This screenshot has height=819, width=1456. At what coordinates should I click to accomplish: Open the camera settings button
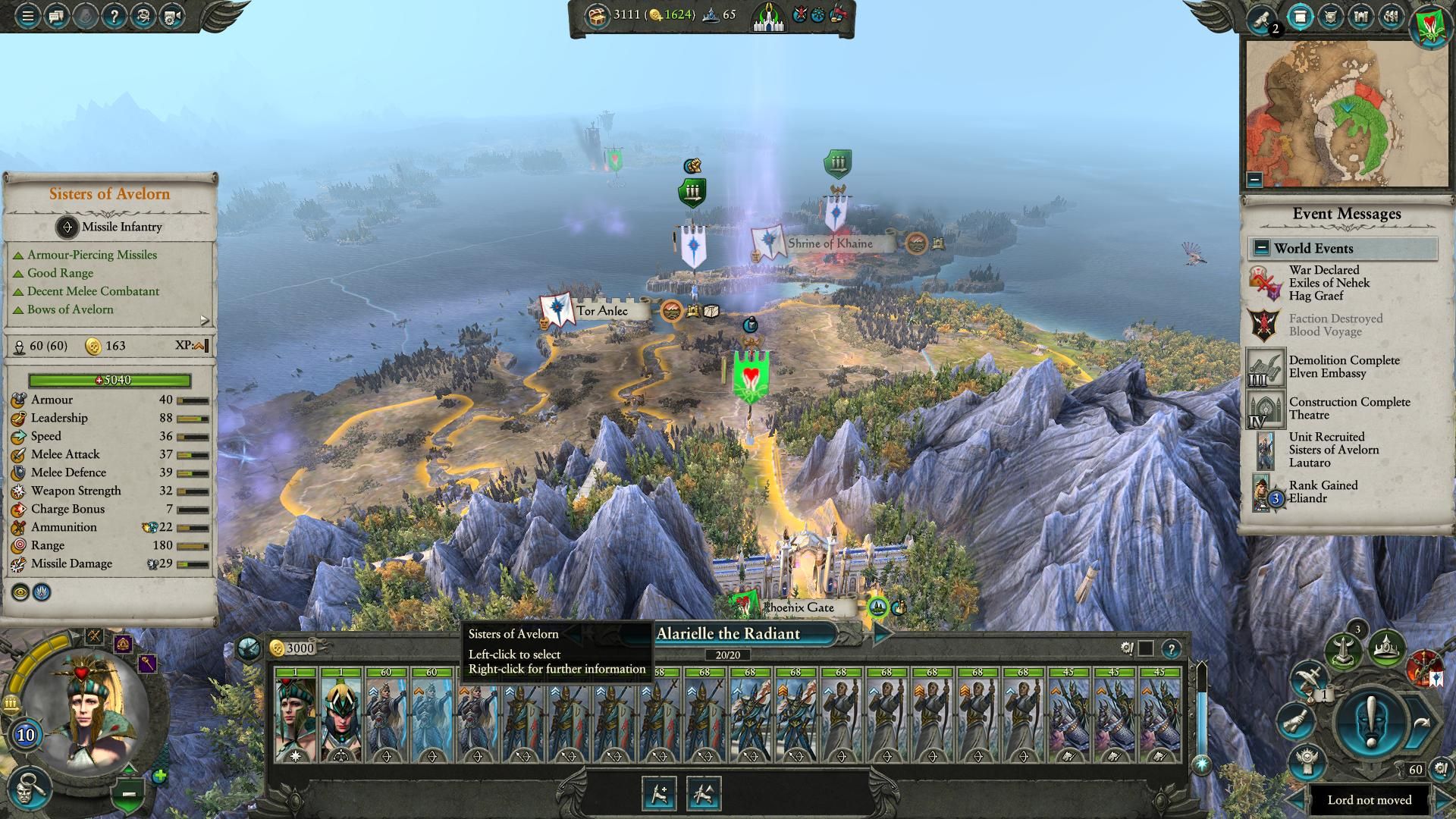pyautogui.click(x=171, y=16)
